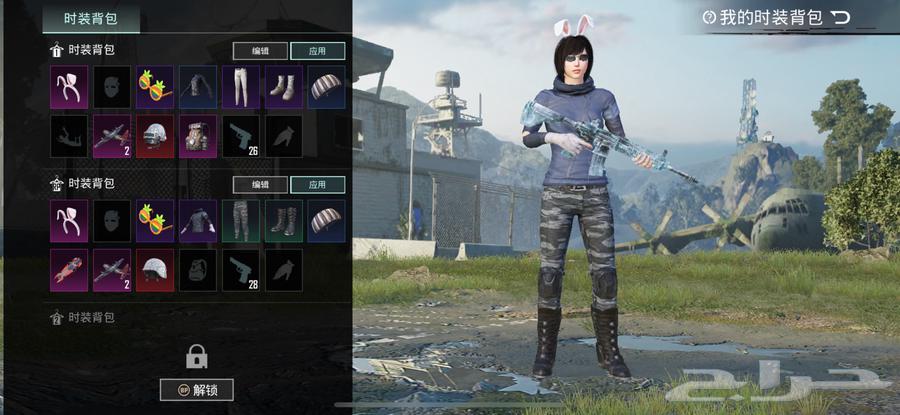Choose the white helmet in second set
Screen dimensions: 900x415
155,270
